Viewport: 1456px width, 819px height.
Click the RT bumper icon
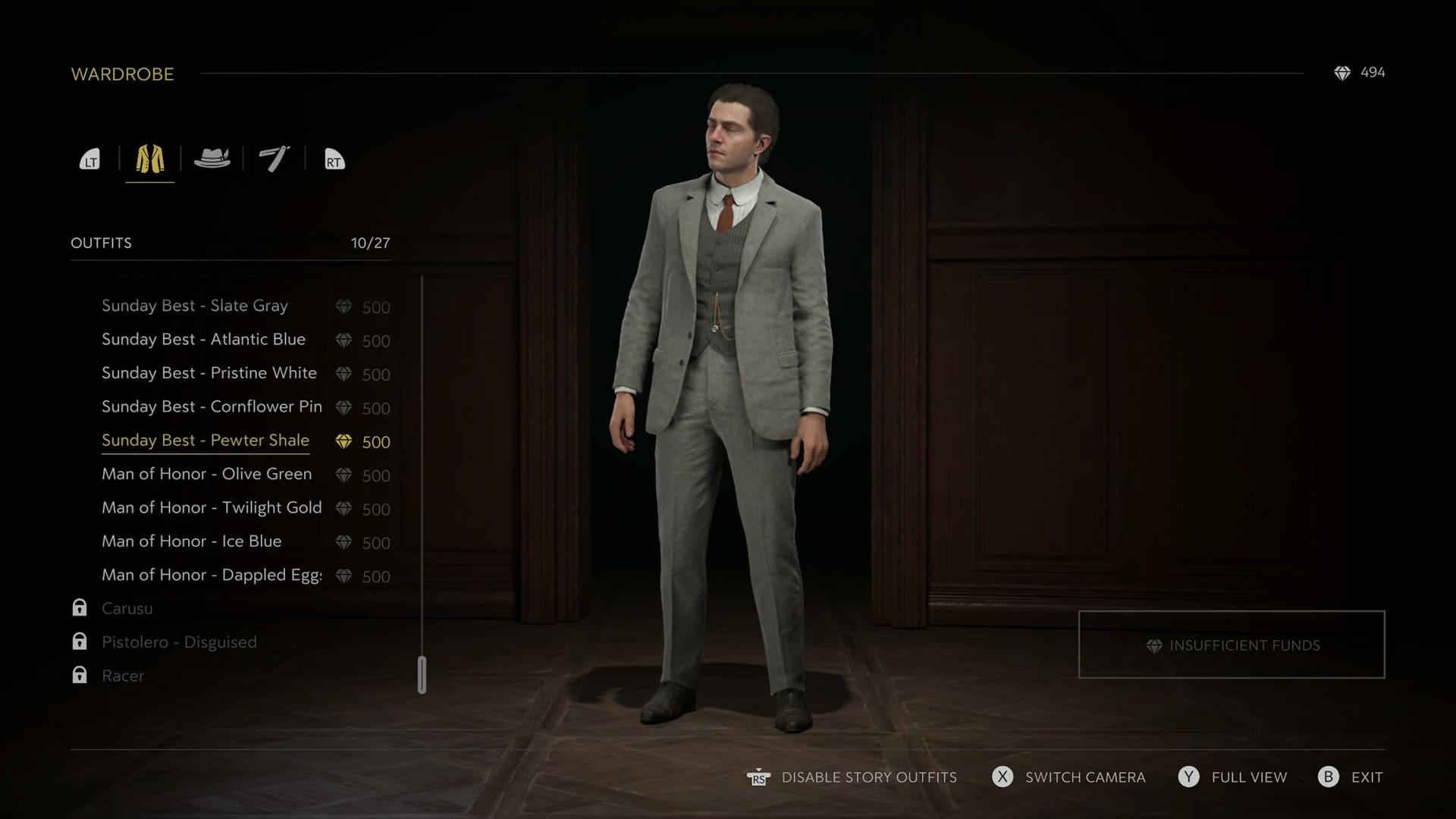point(334,160)
